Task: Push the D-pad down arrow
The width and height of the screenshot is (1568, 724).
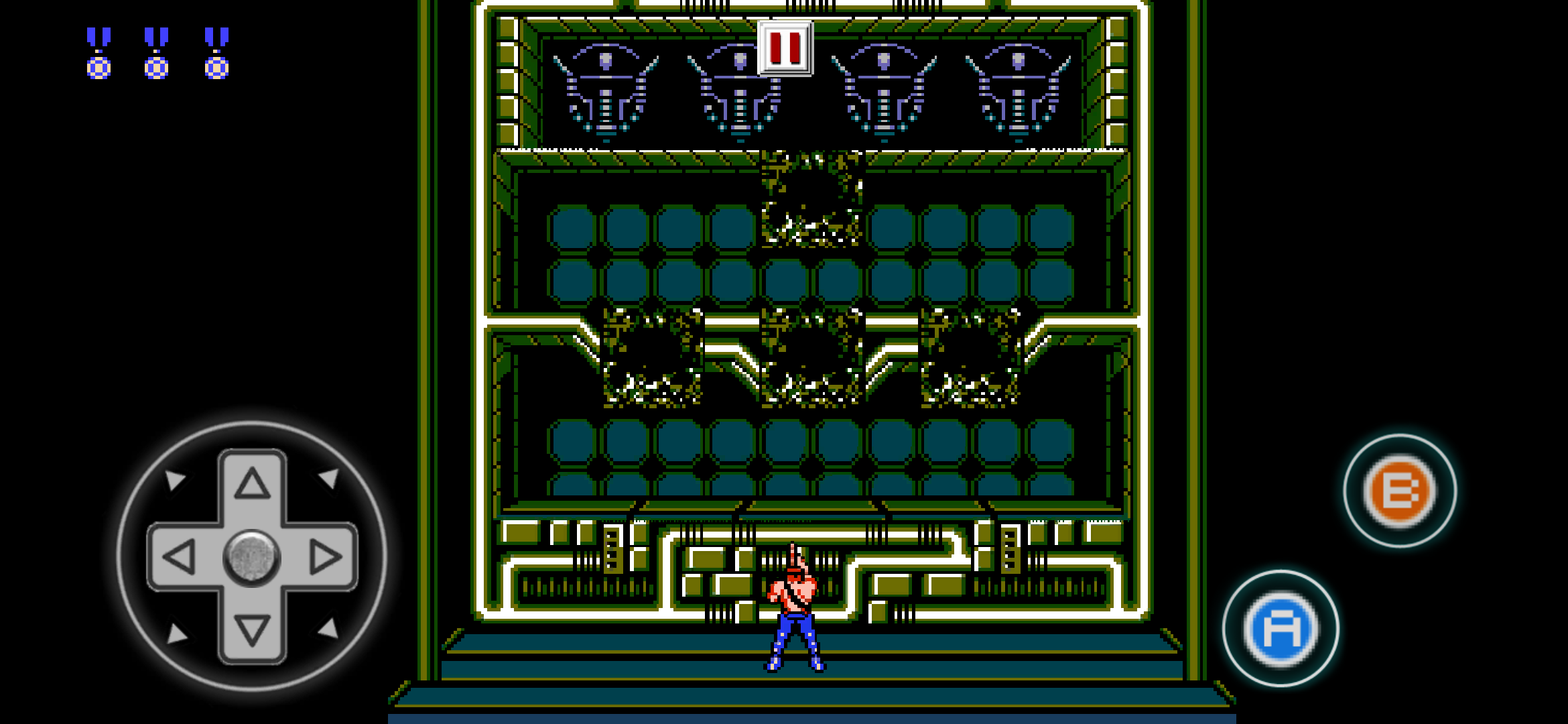Action: tap(252, 630)
